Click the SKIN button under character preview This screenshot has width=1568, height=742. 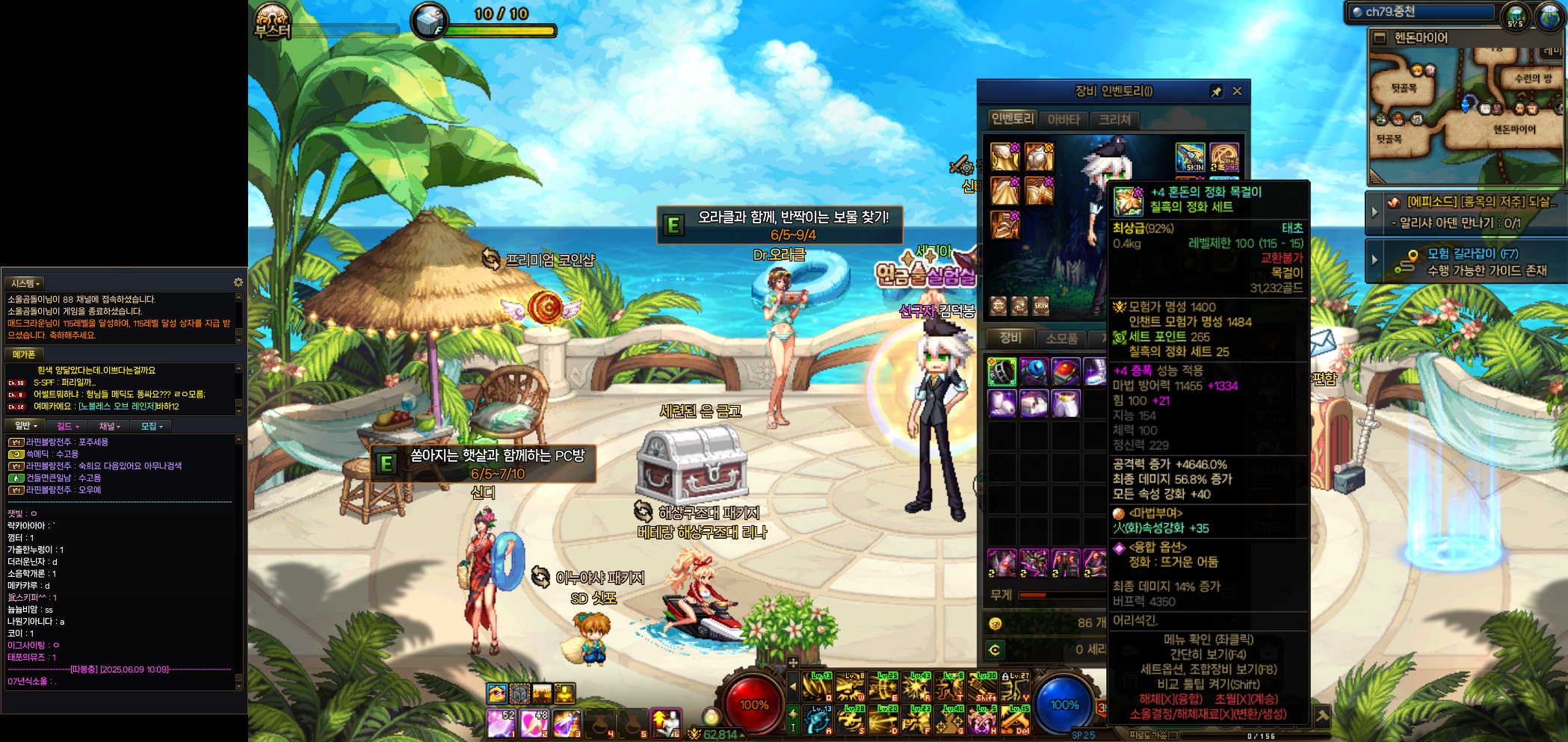pos(1041,306)
